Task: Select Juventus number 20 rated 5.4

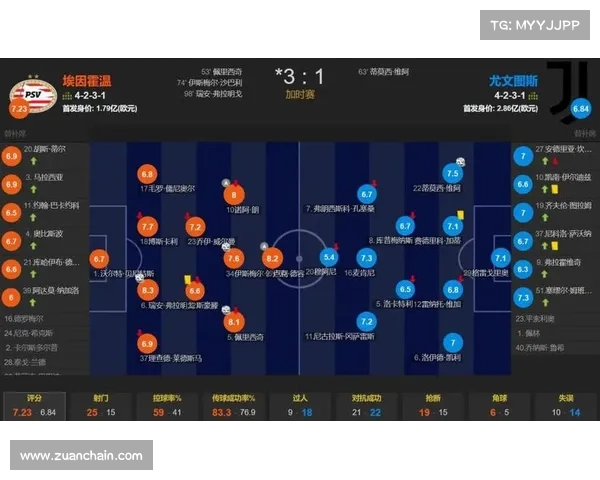Action: [329, 258]
